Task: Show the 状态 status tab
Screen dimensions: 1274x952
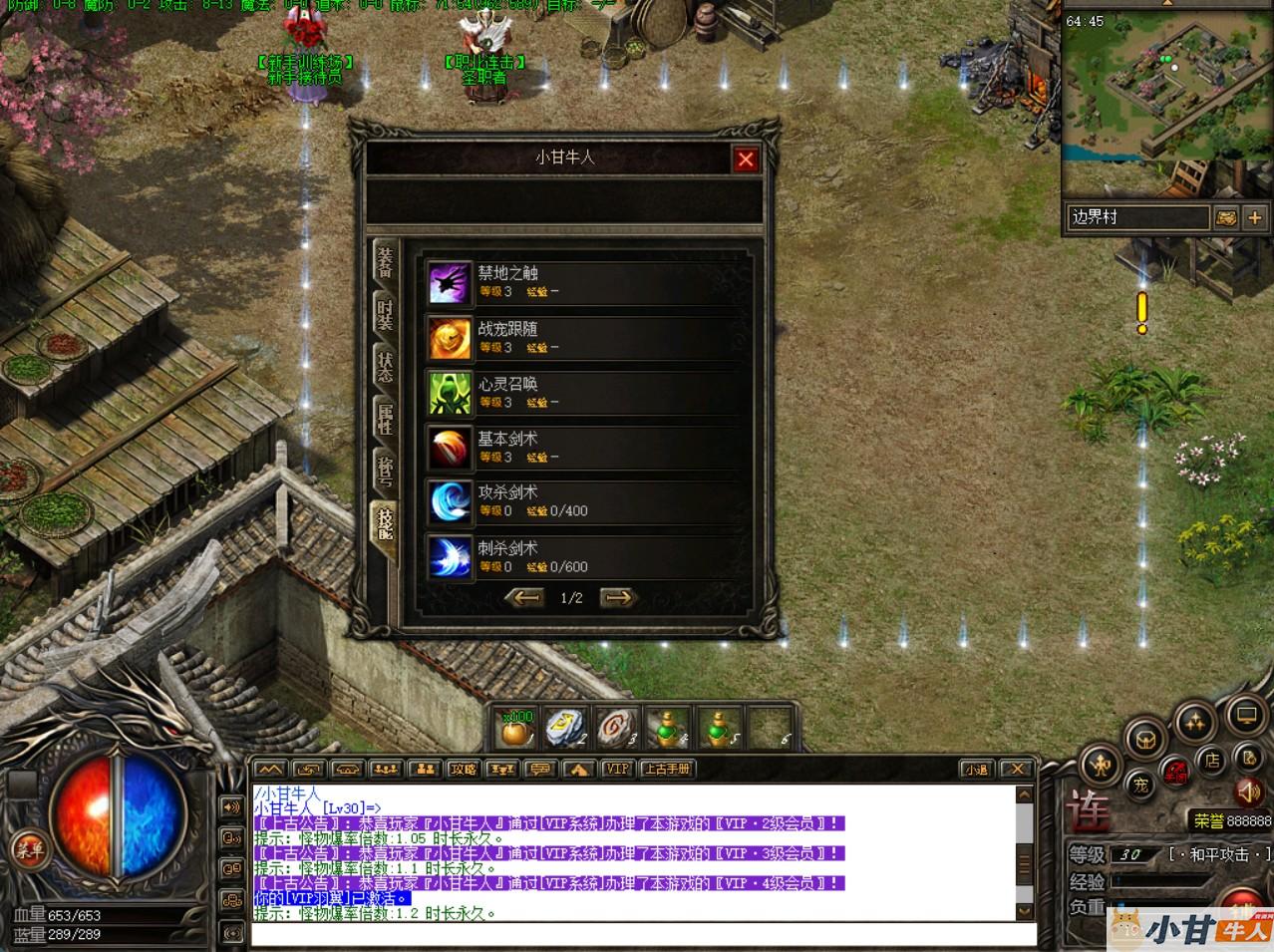Action: click(385, 366)
